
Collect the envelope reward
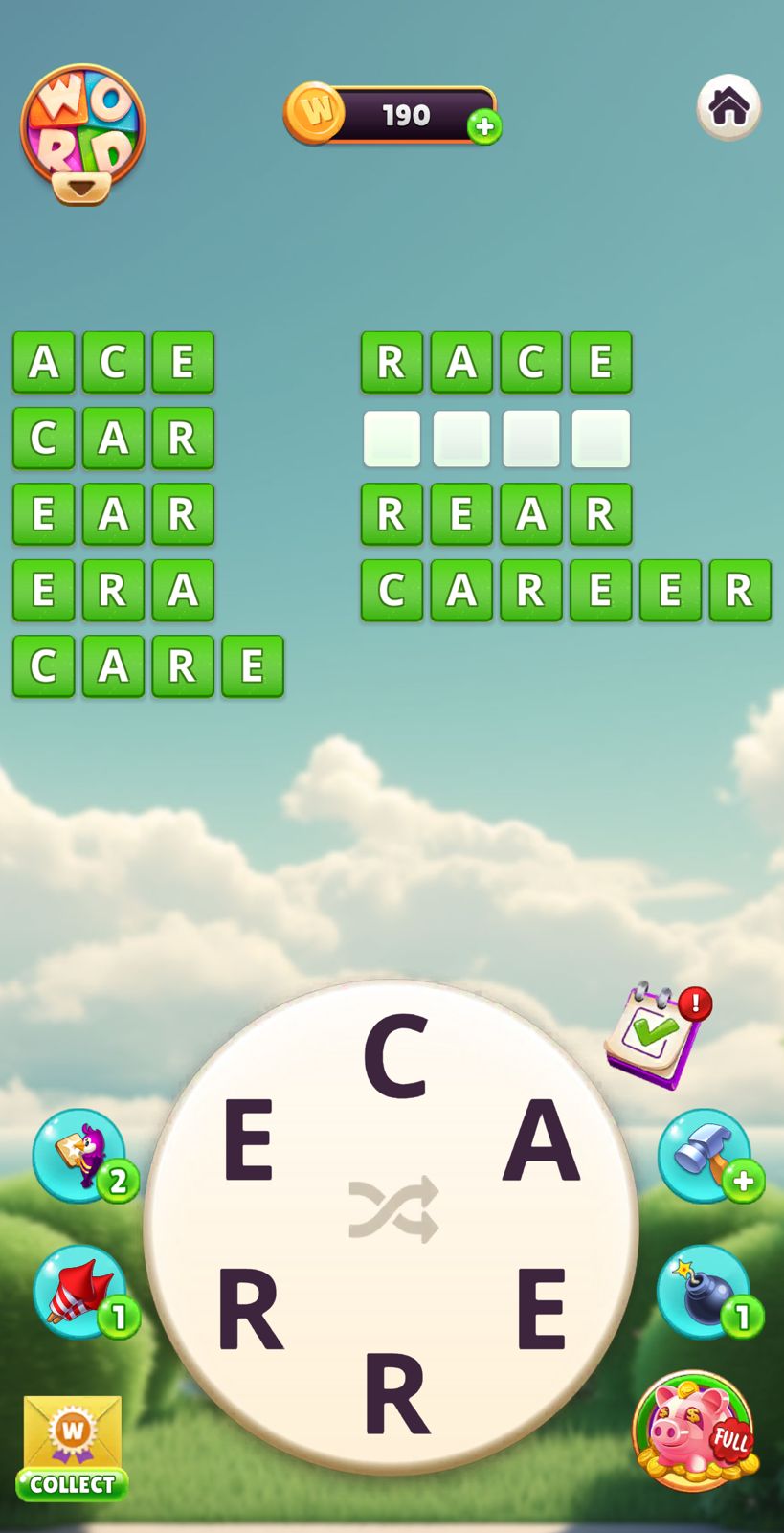(x=72, y=1448)
